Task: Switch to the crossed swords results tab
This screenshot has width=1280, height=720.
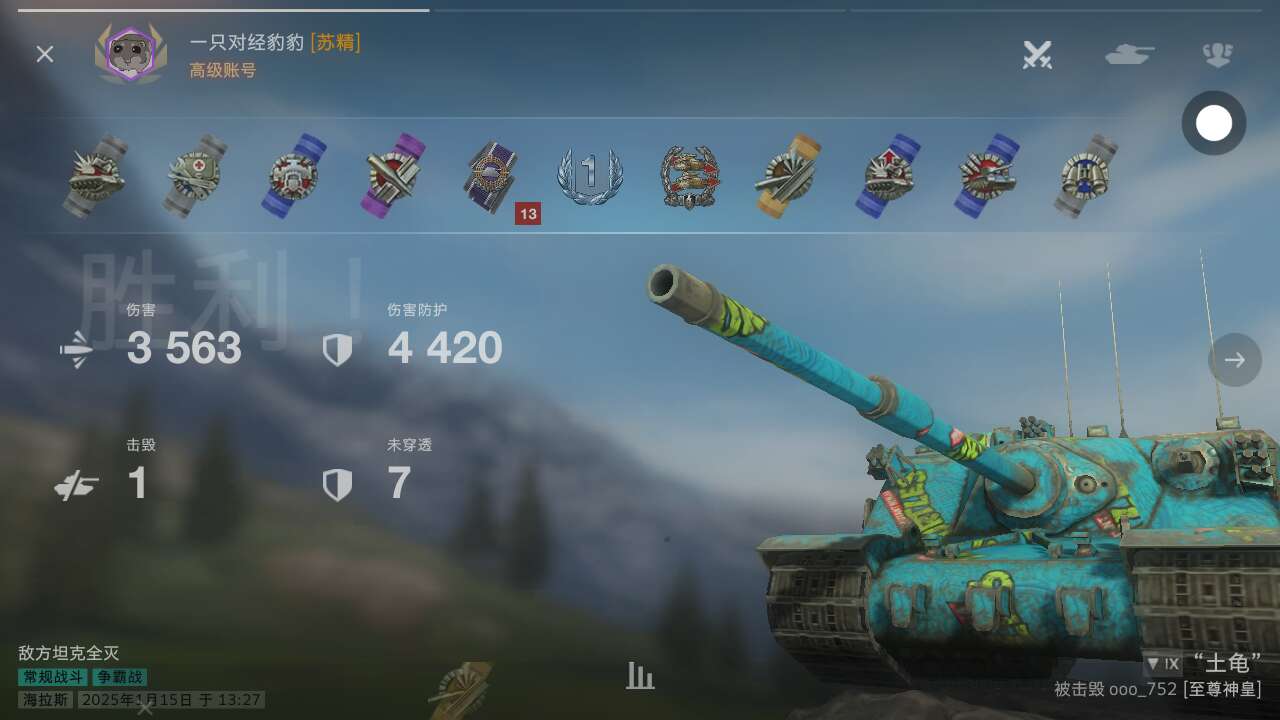Action: (x=1037, y=54)
